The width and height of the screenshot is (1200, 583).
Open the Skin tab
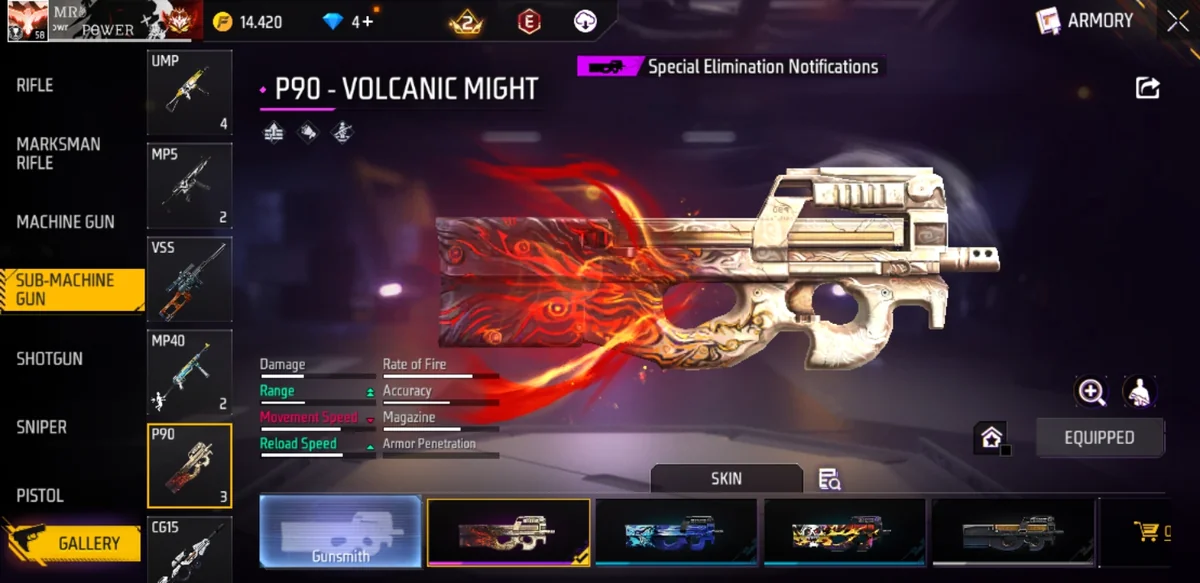726,478
